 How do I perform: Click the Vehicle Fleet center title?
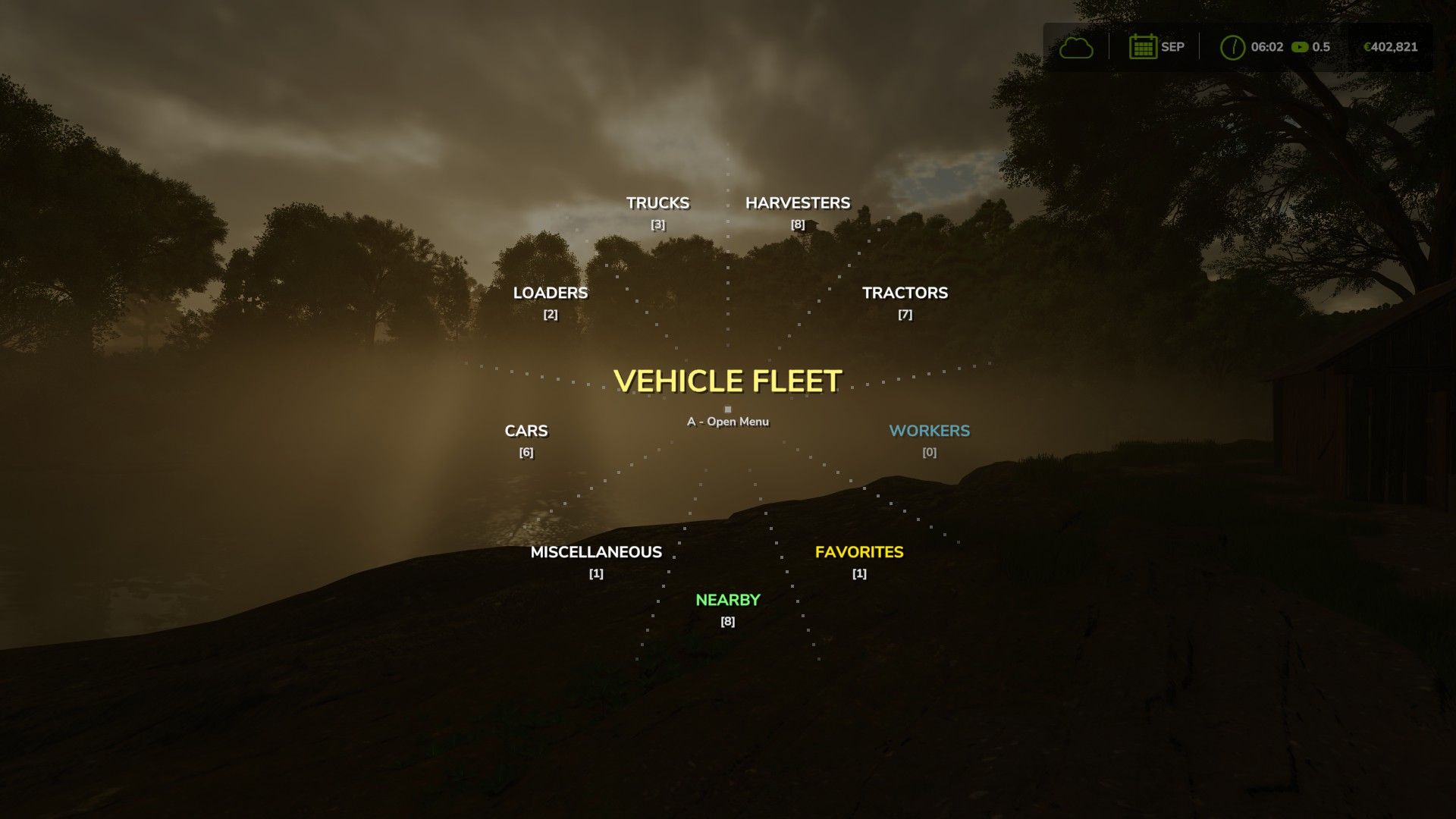click(x=727, y=381)
